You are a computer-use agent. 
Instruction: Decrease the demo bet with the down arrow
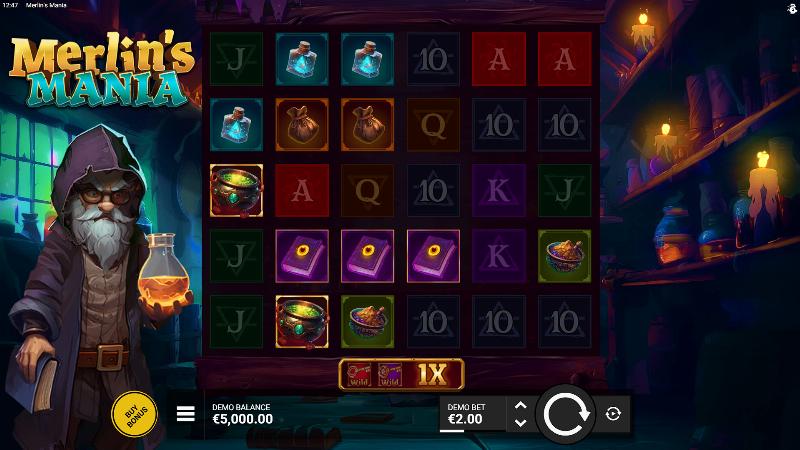point(519,423)
